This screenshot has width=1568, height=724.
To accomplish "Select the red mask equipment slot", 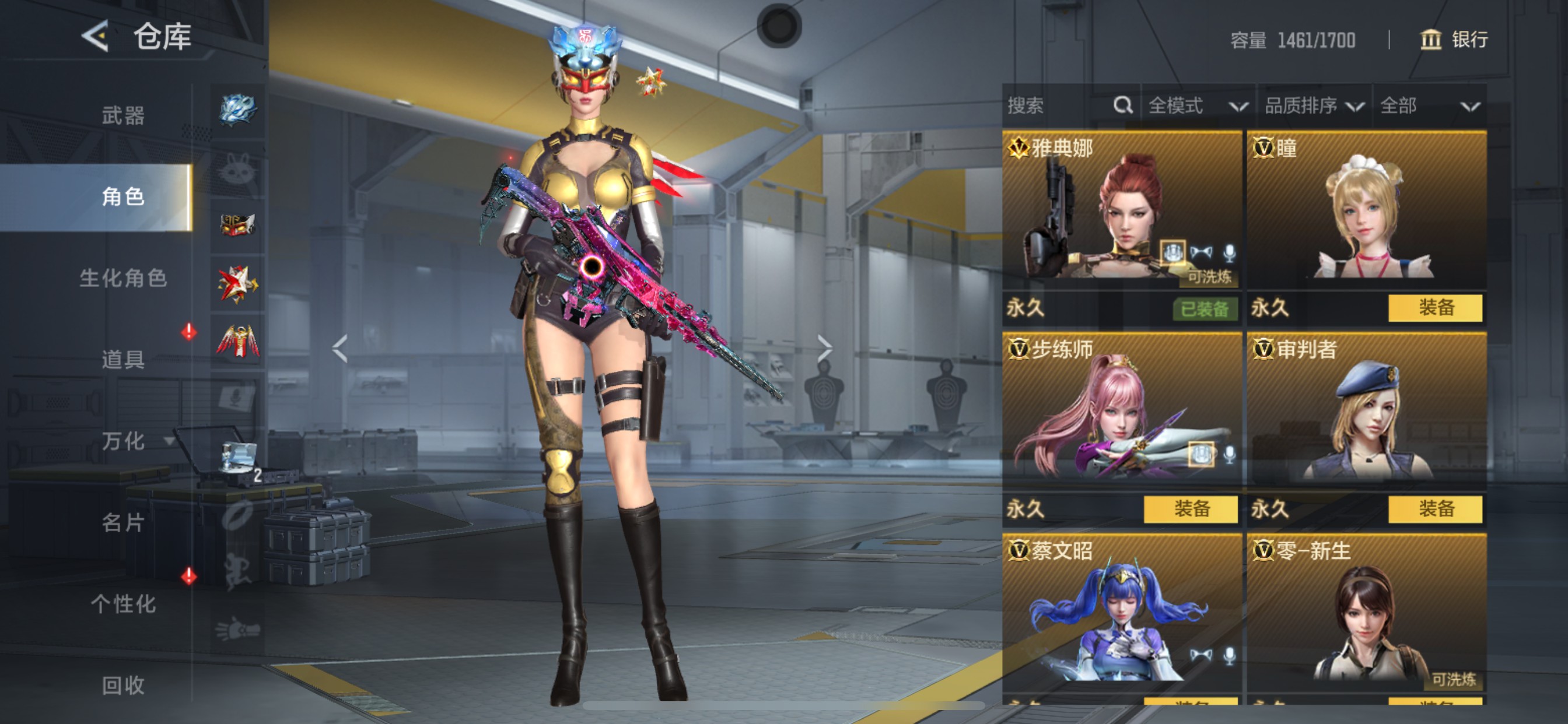I will [x=237, y=225].
